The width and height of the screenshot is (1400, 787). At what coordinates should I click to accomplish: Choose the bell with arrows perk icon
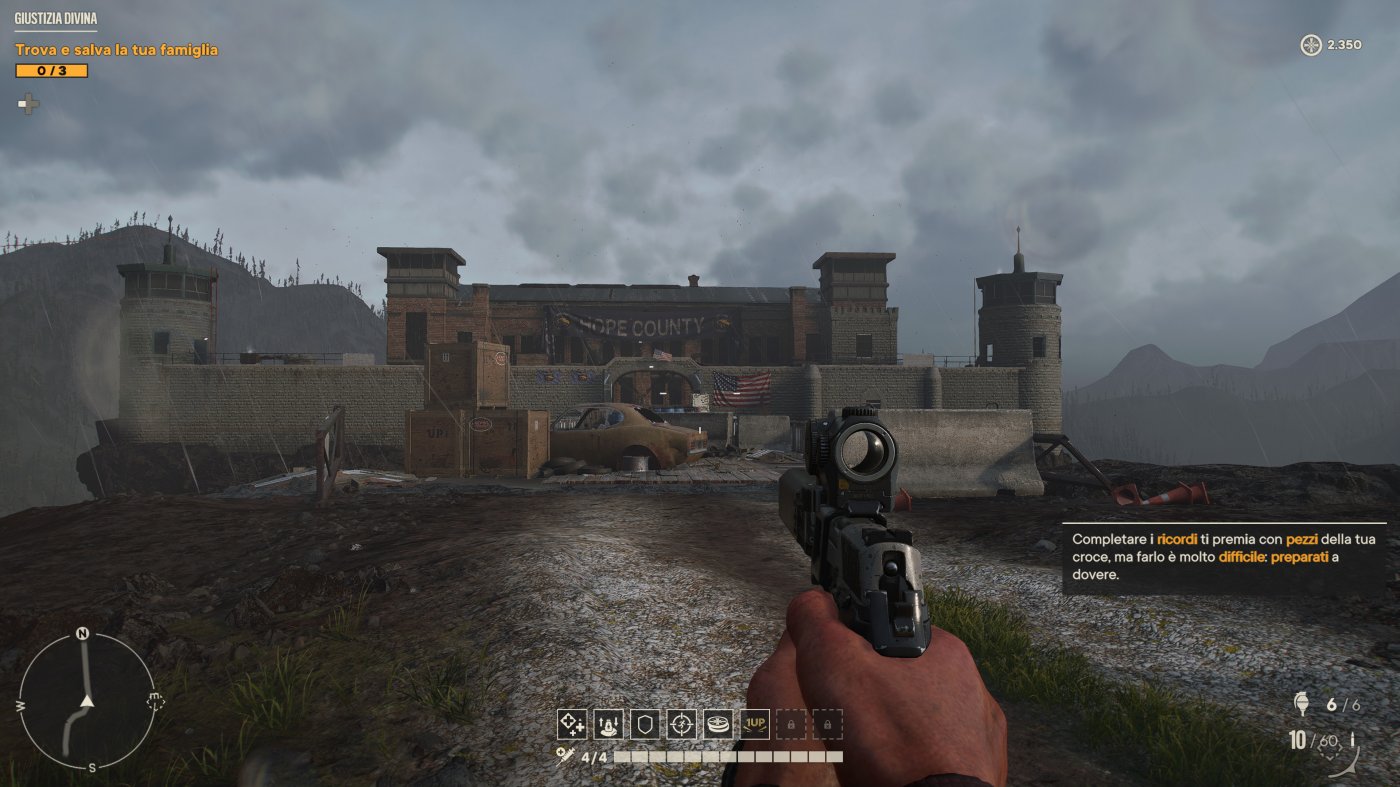pos(608,724)
